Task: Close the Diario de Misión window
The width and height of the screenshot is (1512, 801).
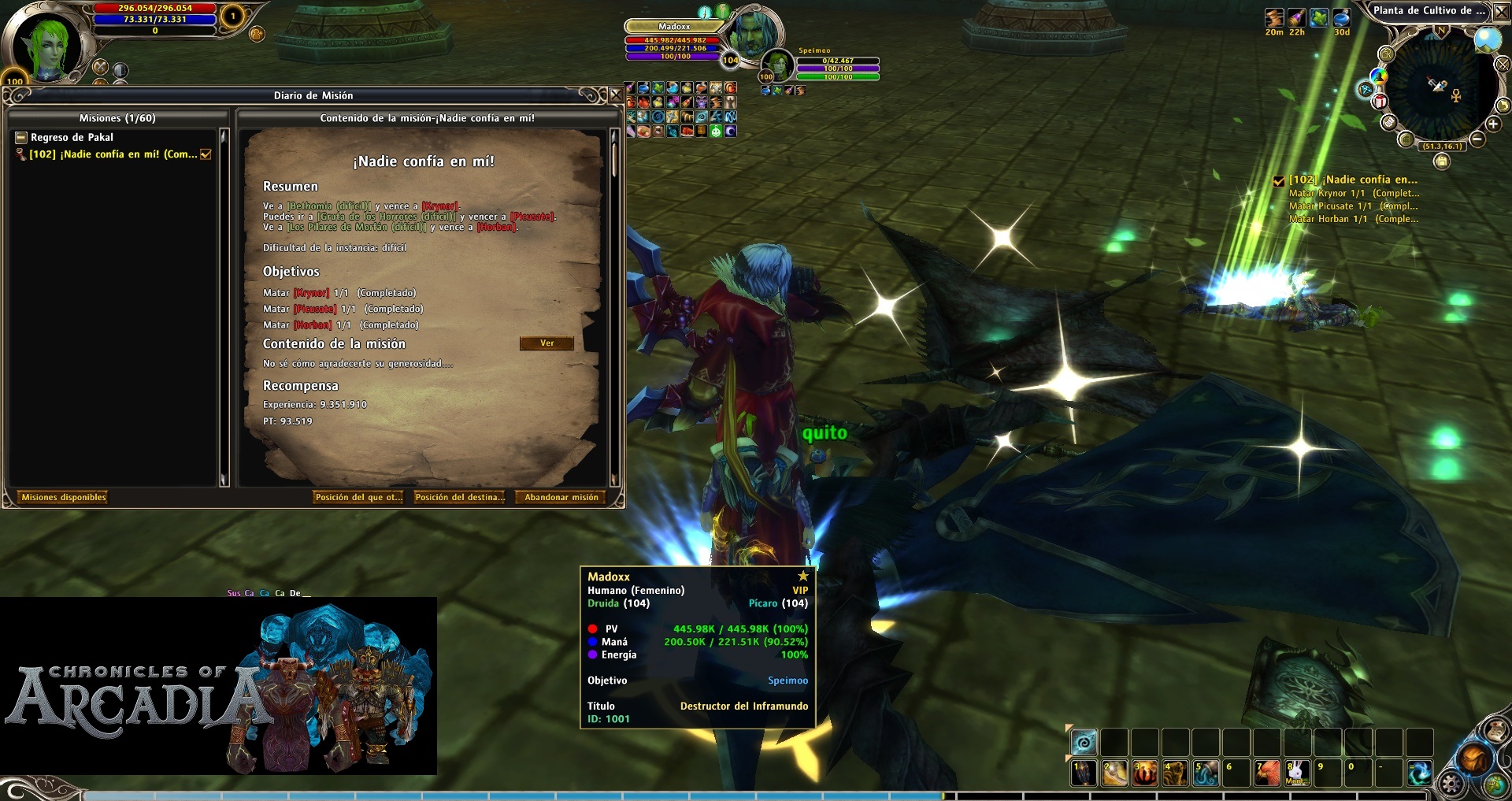Action: [x=616, y=95]
